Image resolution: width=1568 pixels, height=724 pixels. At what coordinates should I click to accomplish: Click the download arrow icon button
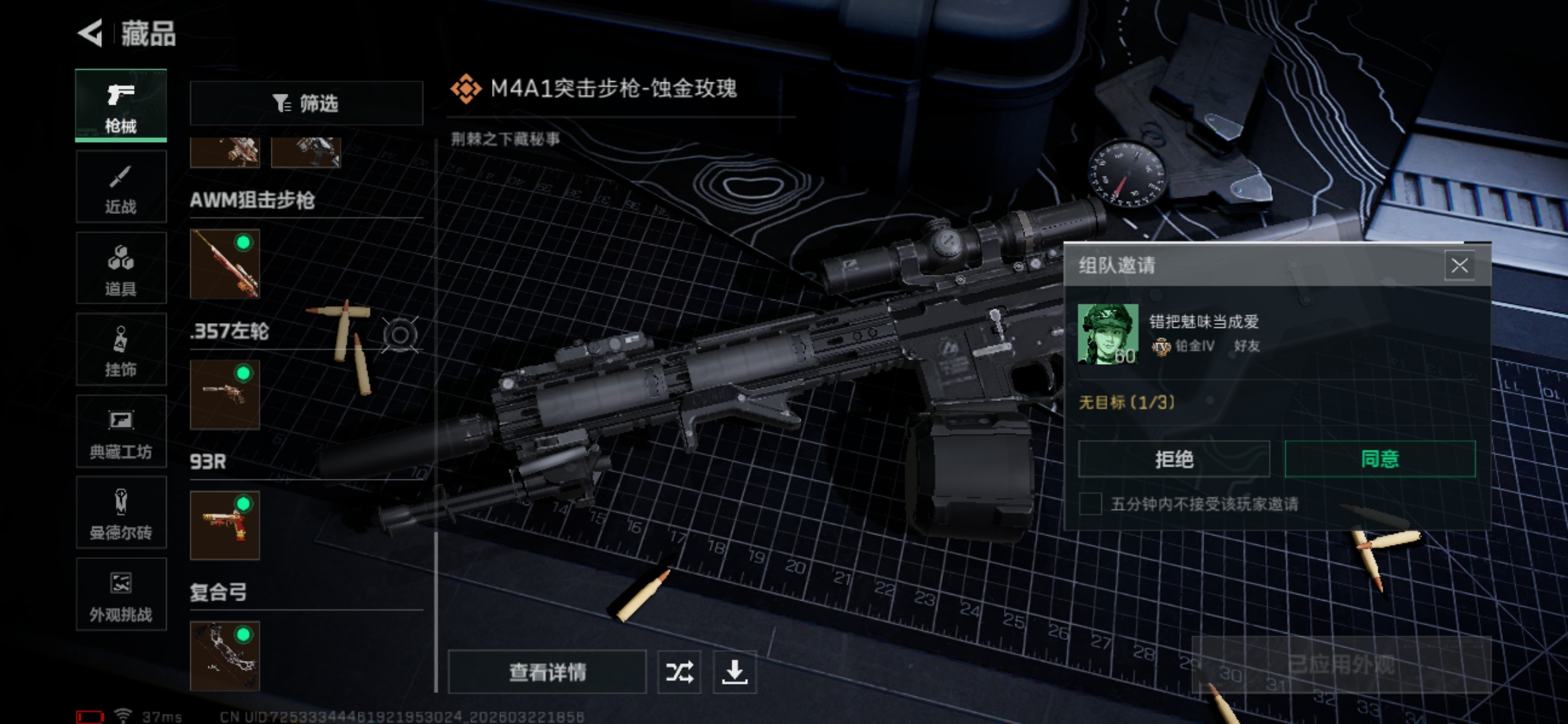tap(734, 672)
